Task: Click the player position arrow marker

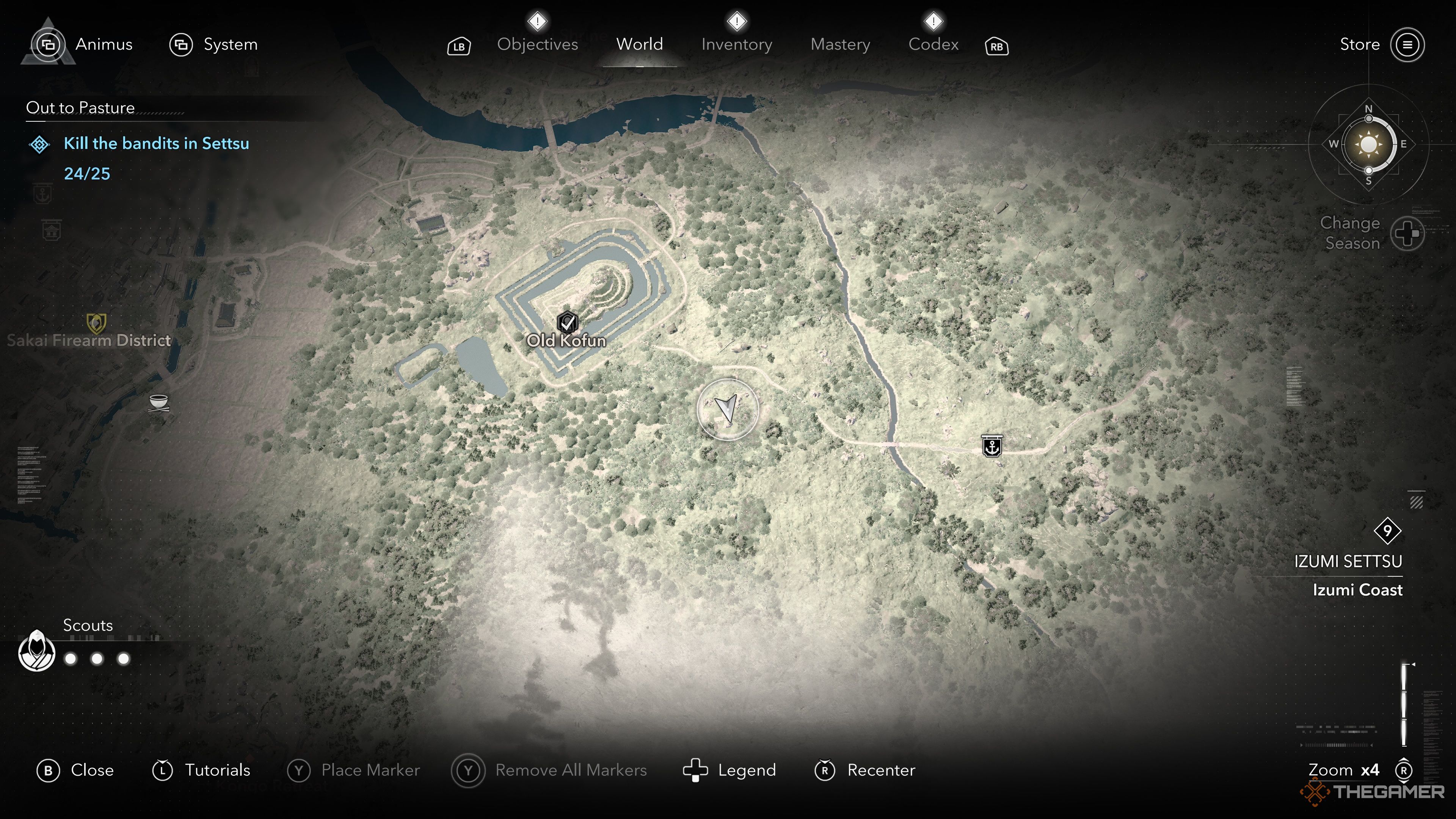Action: coord(728,408)
